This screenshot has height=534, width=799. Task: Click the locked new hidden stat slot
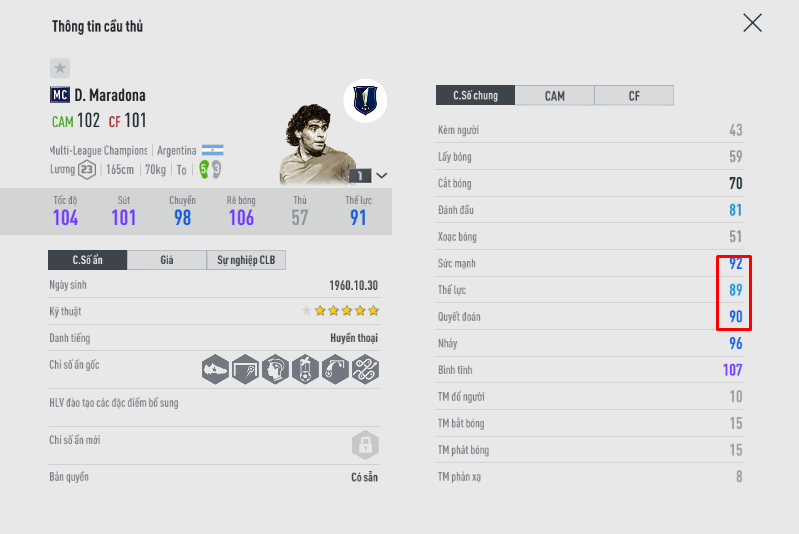click(365, 444)
